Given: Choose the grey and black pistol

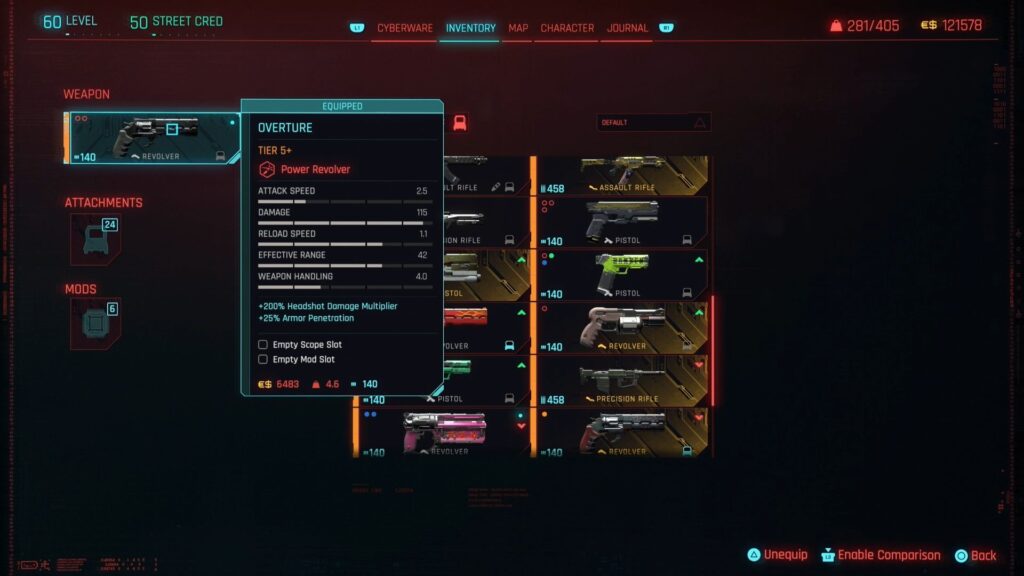Looking at the screenshot, I should tap(622, 222).
